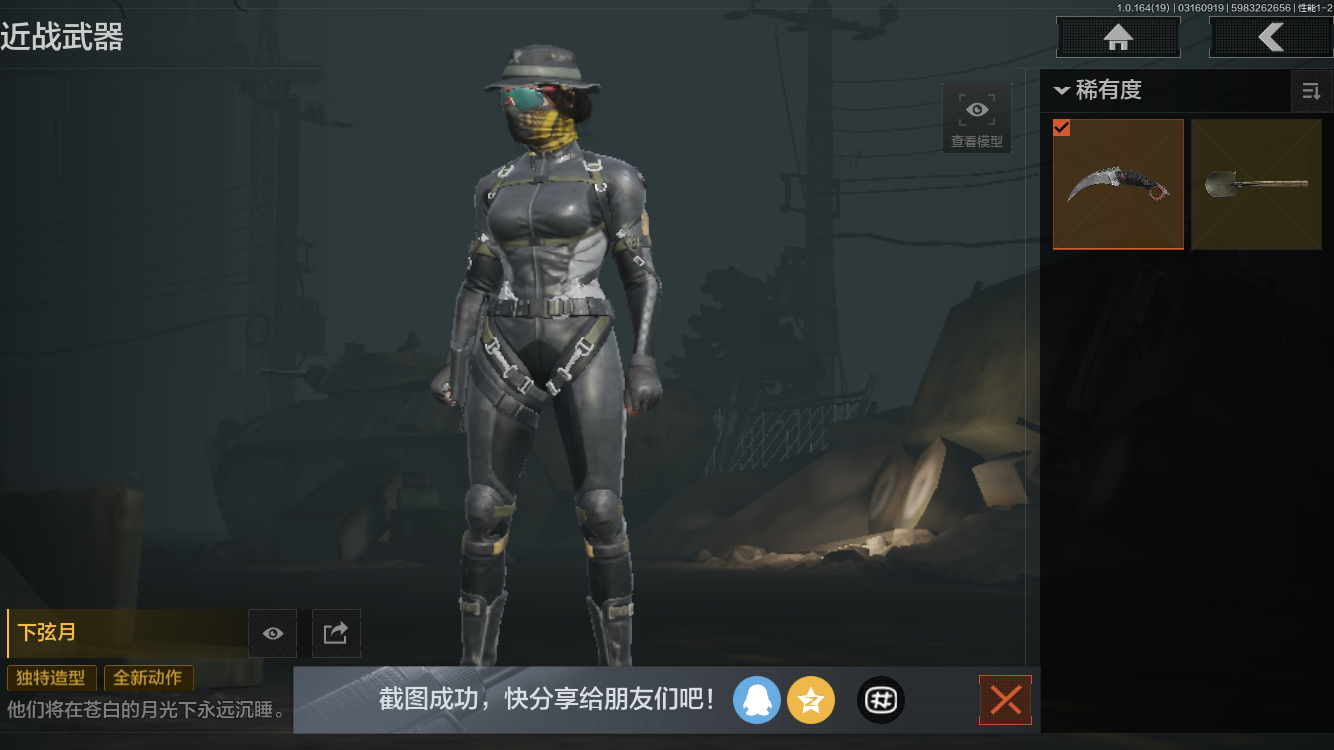Share screenshot via the blue QQ icon
Image resolution: width=1334 pixels, height=750 pixels.
point(757,700)
